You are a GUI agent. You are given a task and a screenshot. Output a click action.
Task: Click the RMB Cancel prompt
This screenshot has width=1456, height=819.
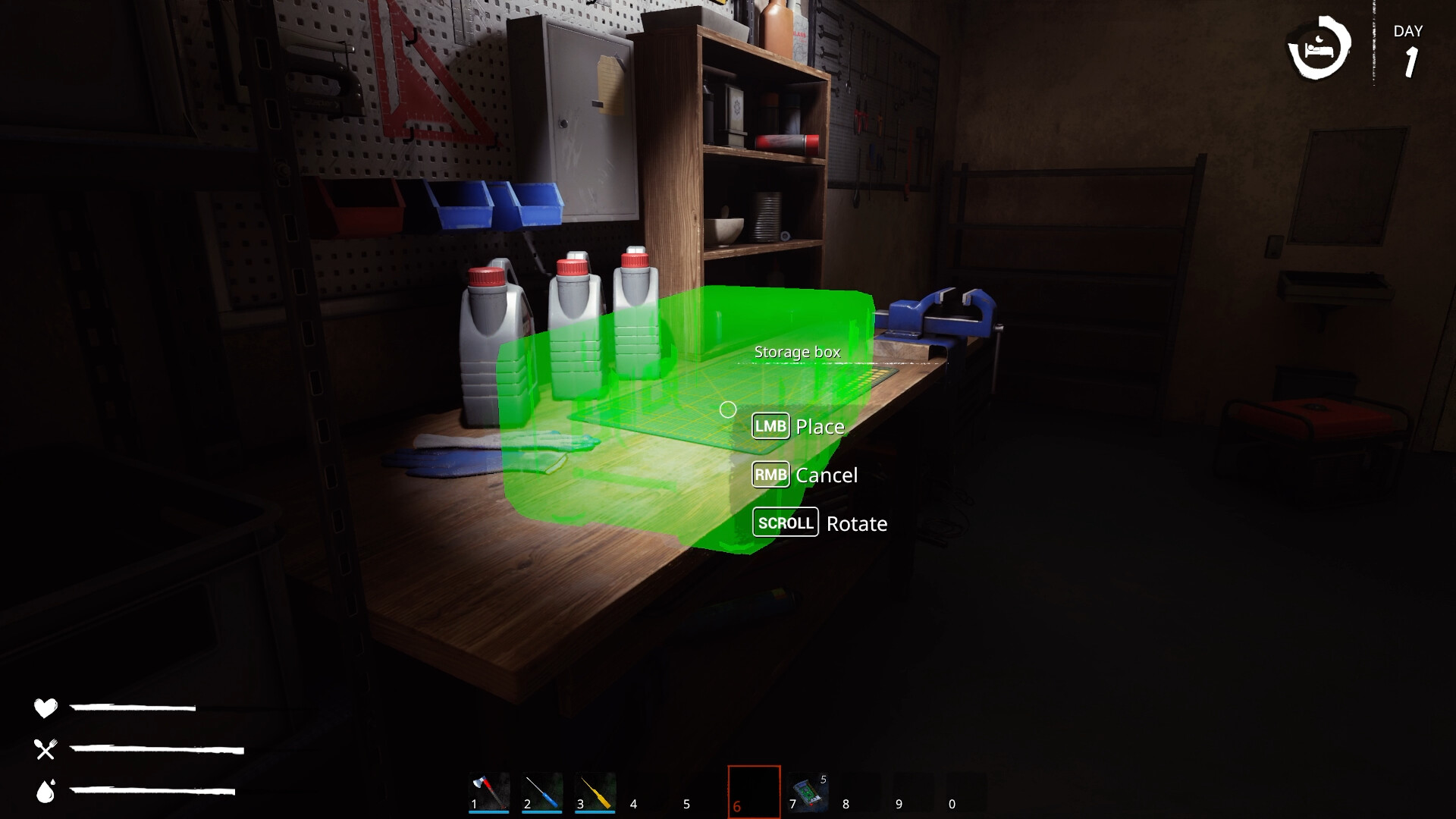(805, 475)
